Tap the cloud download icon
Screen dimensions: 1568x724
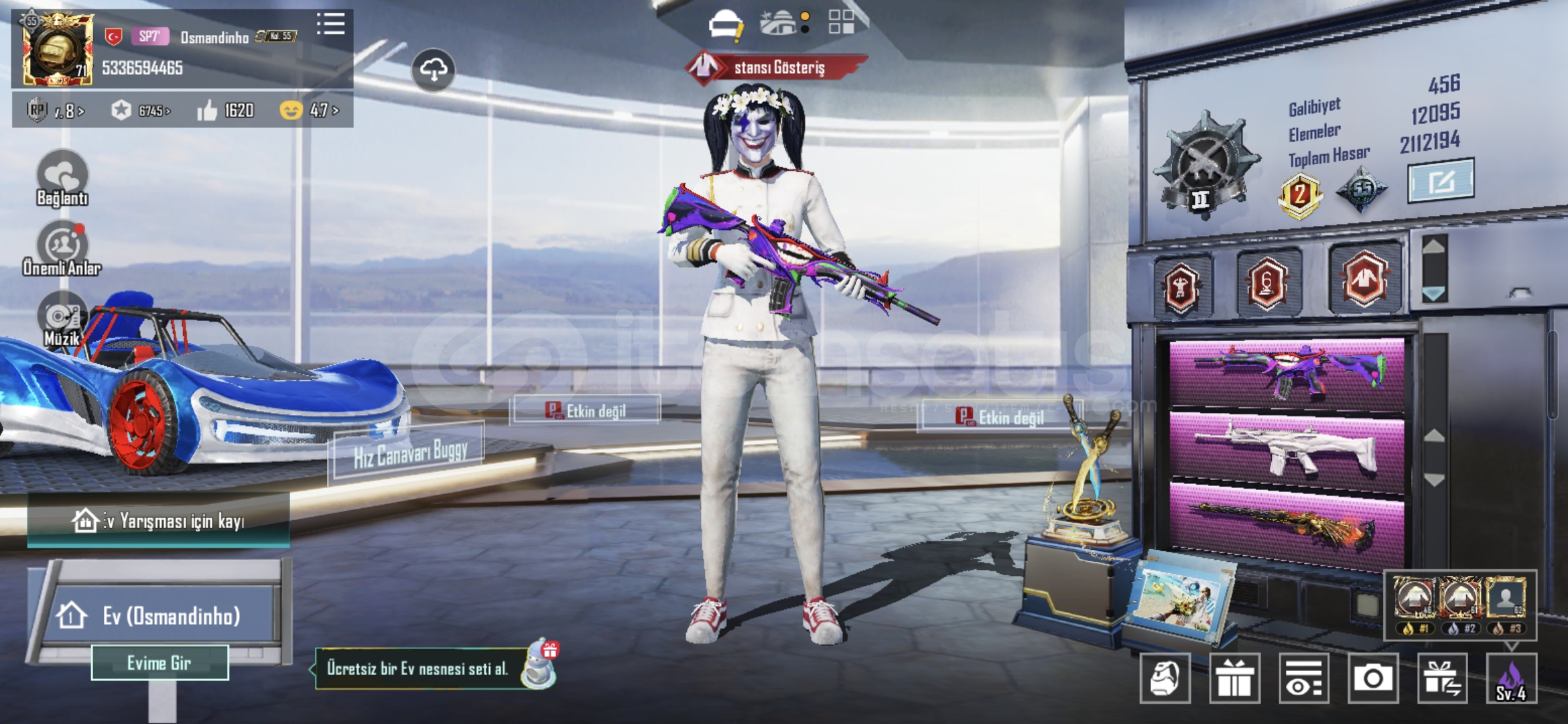point(434,70)
